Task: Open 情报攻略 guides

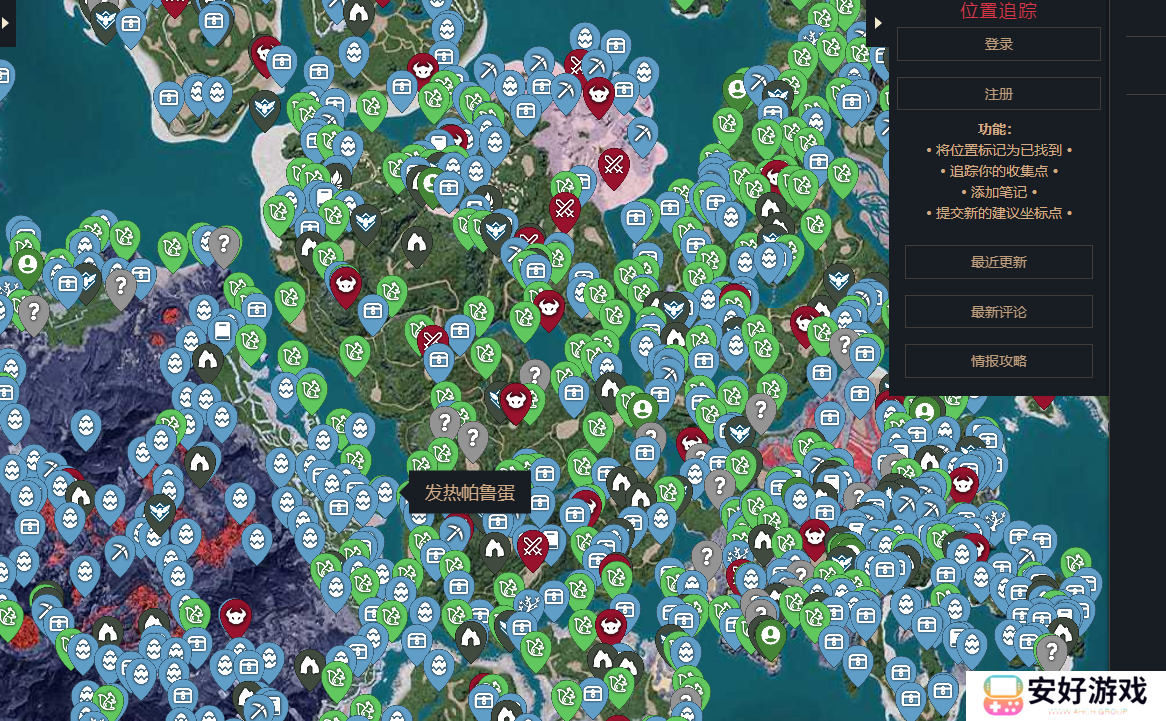Action: pos(998,361)
